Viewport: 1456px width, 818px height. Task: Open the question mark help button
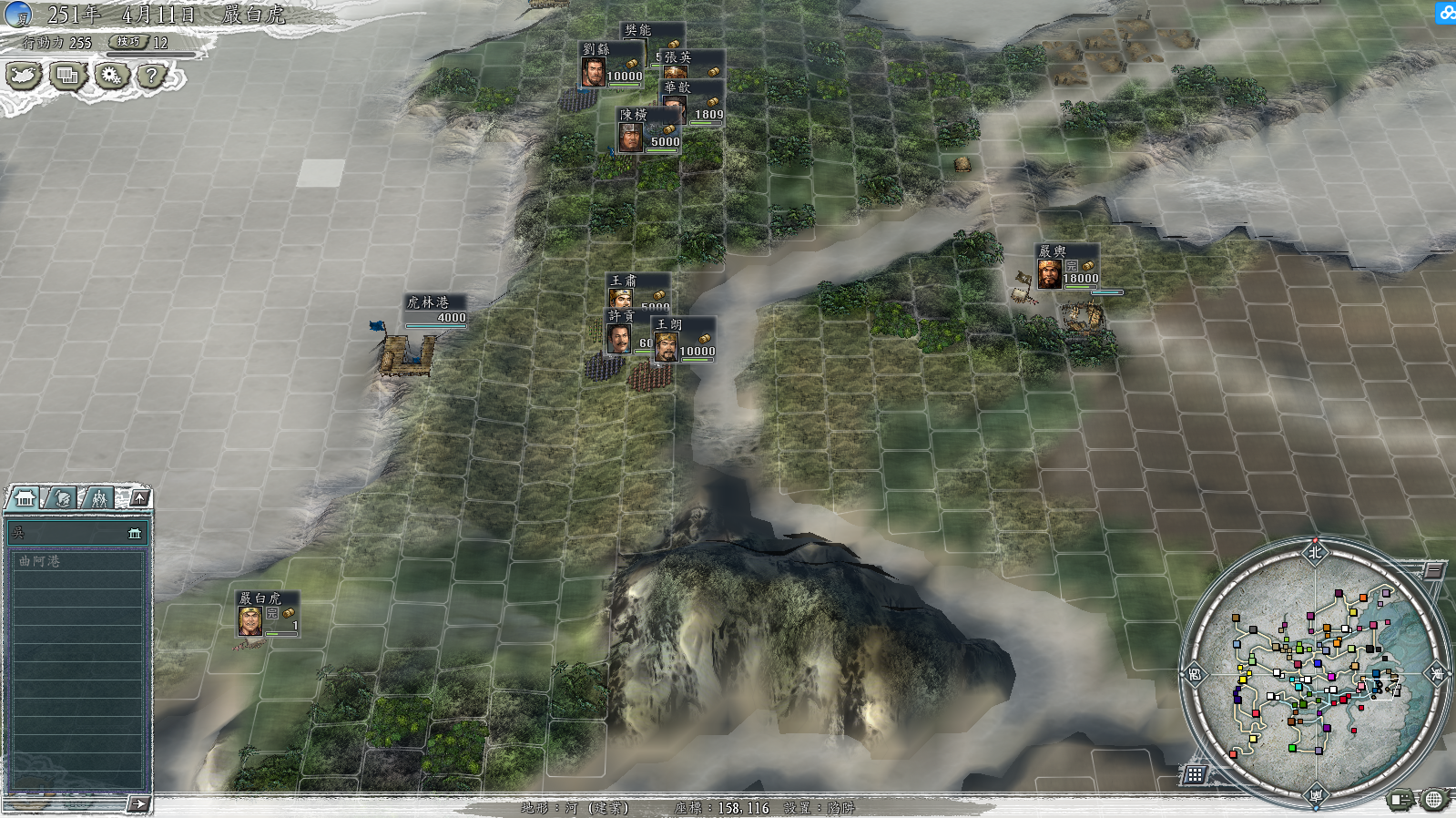point(152,75)
